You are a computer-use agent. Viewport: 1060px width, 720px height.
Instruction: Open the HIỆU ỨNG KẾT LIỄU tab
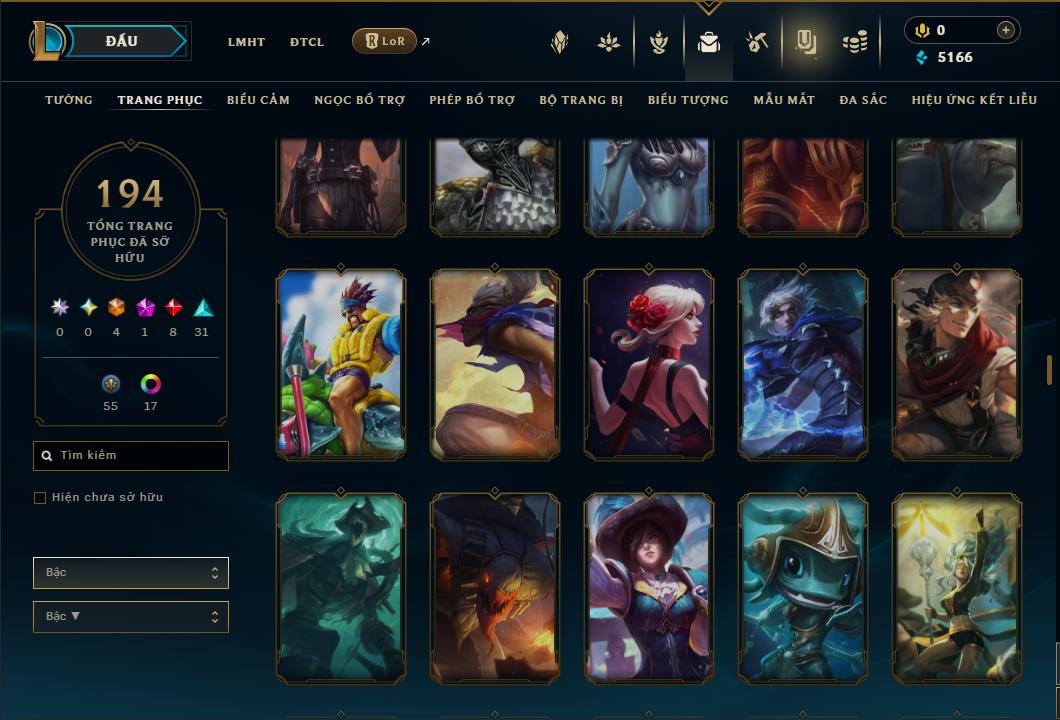(974, 100)
